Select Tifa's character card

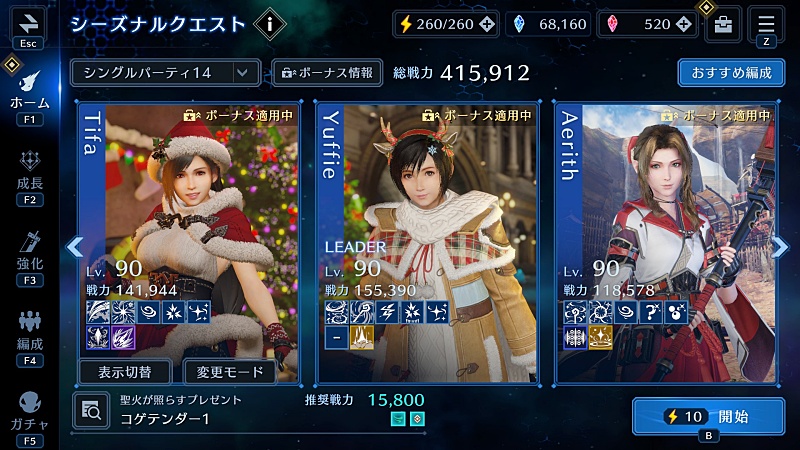click(190, 220)
